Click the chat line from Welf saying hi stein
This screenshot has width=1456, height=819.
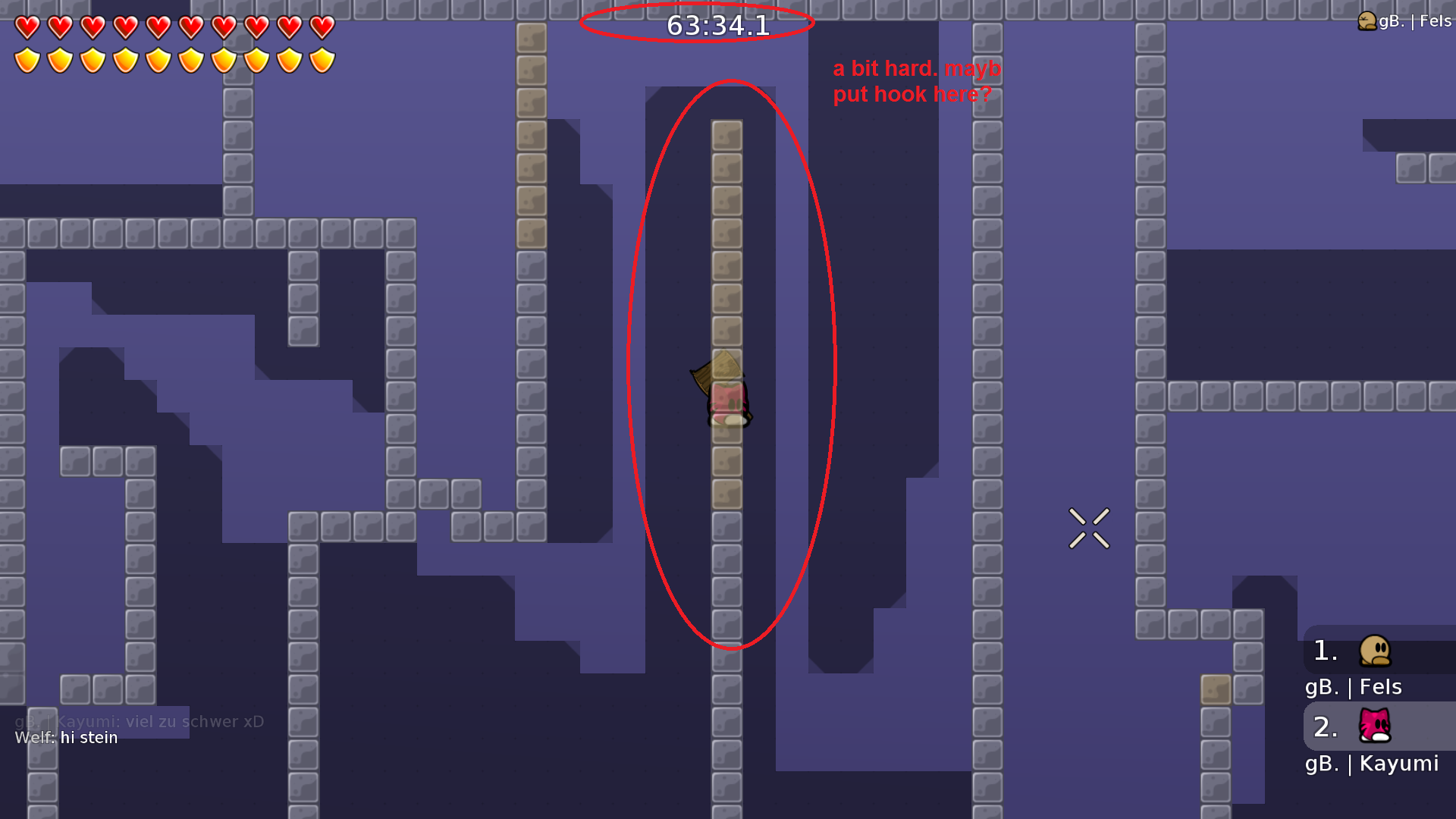tap(67, 737)
